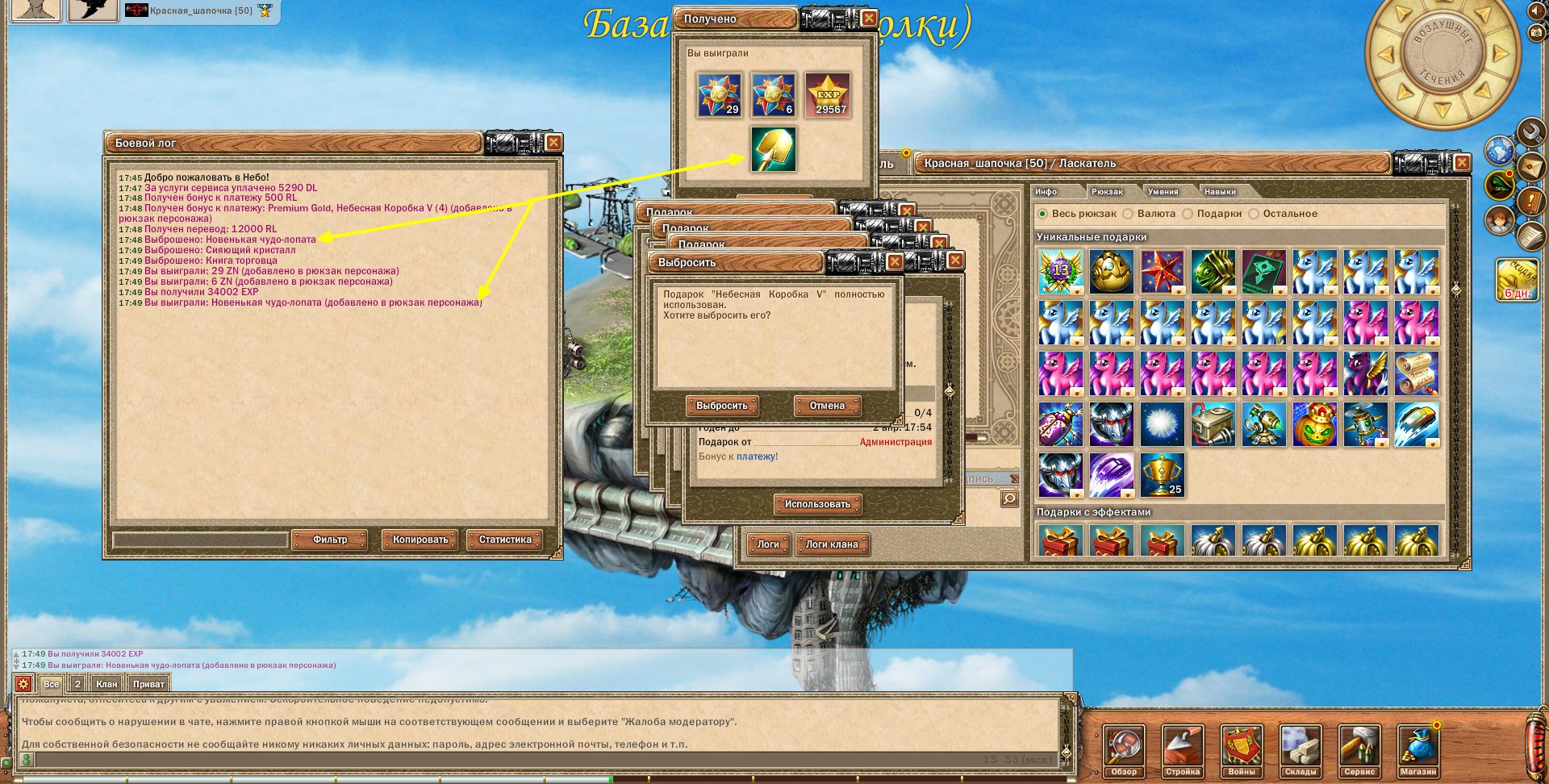This screenshot has width=1549, height=784.
Task: Click the Использовать button
Action: tap(817, 504)
